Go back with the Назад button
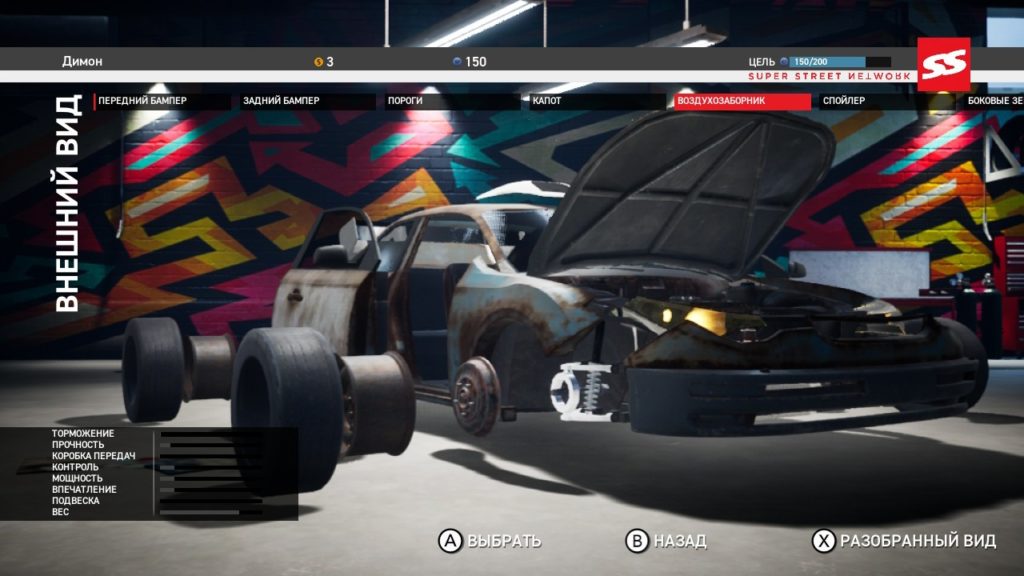 coord(666,541)
